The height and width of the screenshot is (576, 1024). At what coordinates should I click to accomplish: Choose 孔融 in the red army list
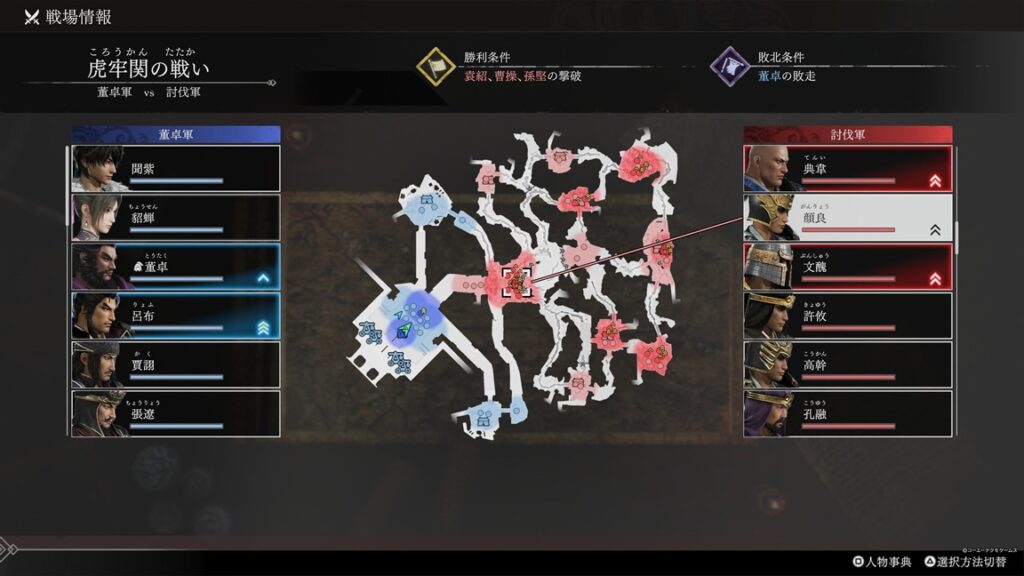tap(848, 413)
